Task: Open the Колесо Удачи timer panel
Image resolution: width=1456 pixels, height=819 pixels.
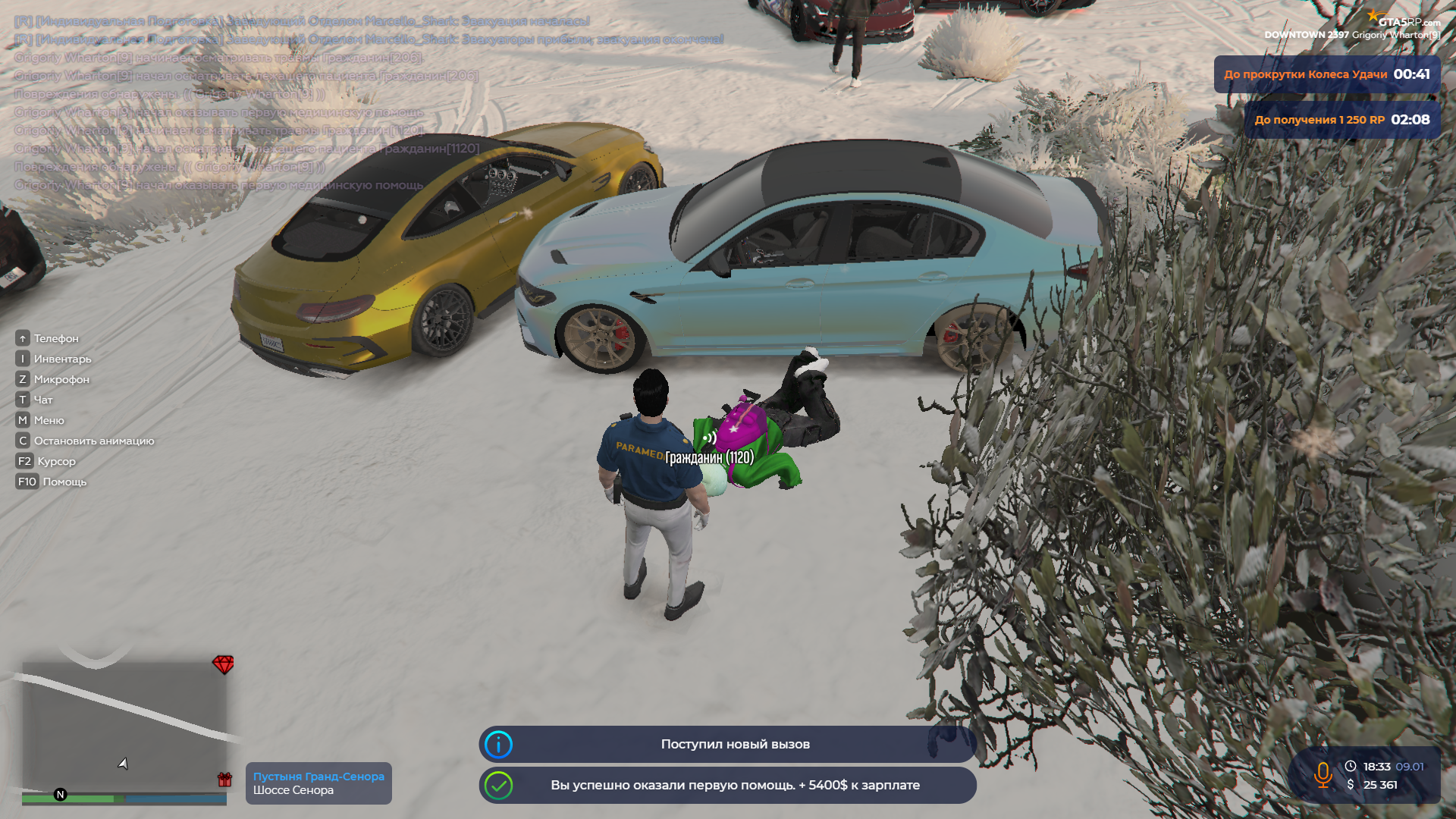Action: click(1326, 74)
